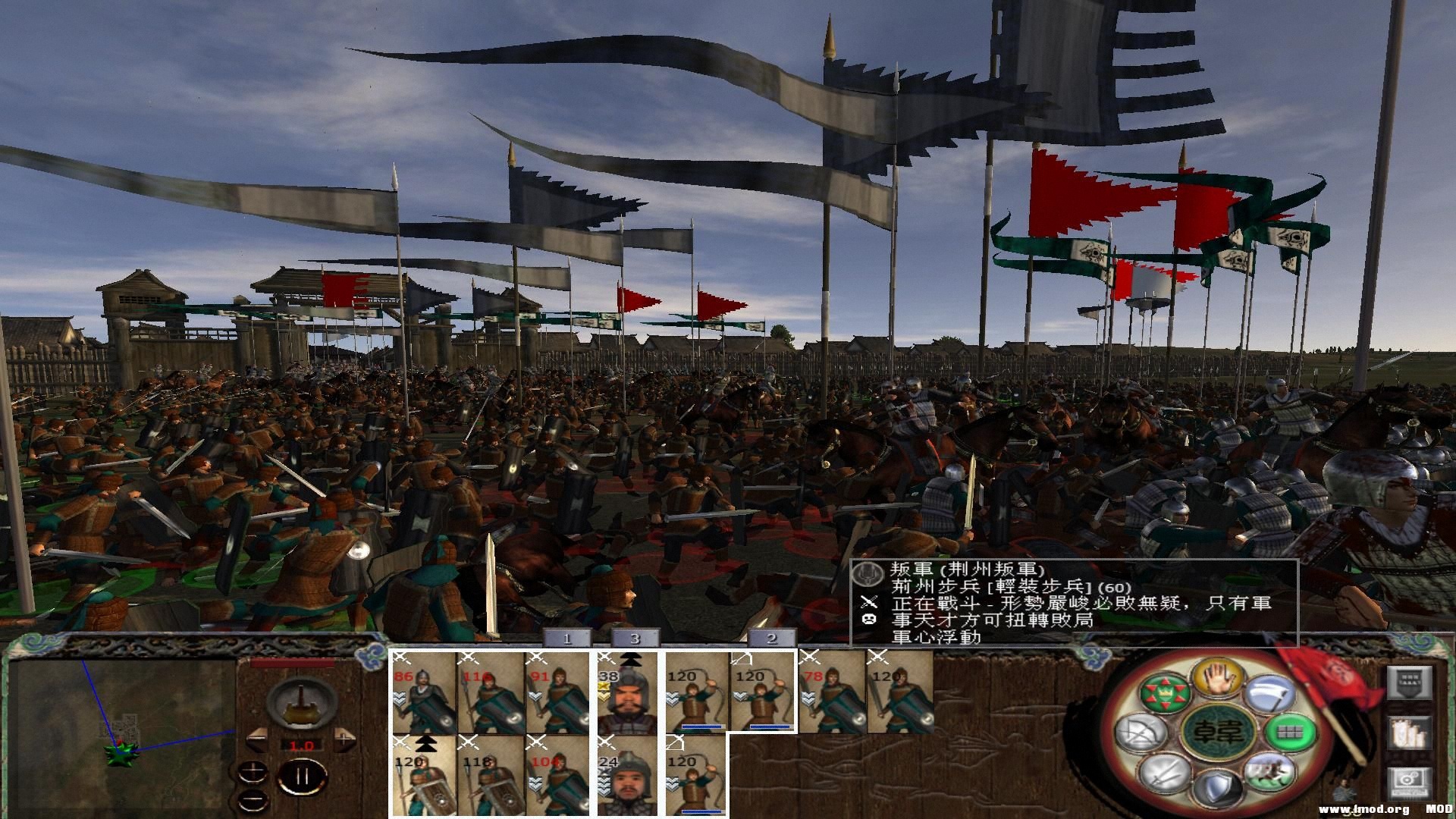Click the battle speed 1.0 indicator

pos(302,745)
